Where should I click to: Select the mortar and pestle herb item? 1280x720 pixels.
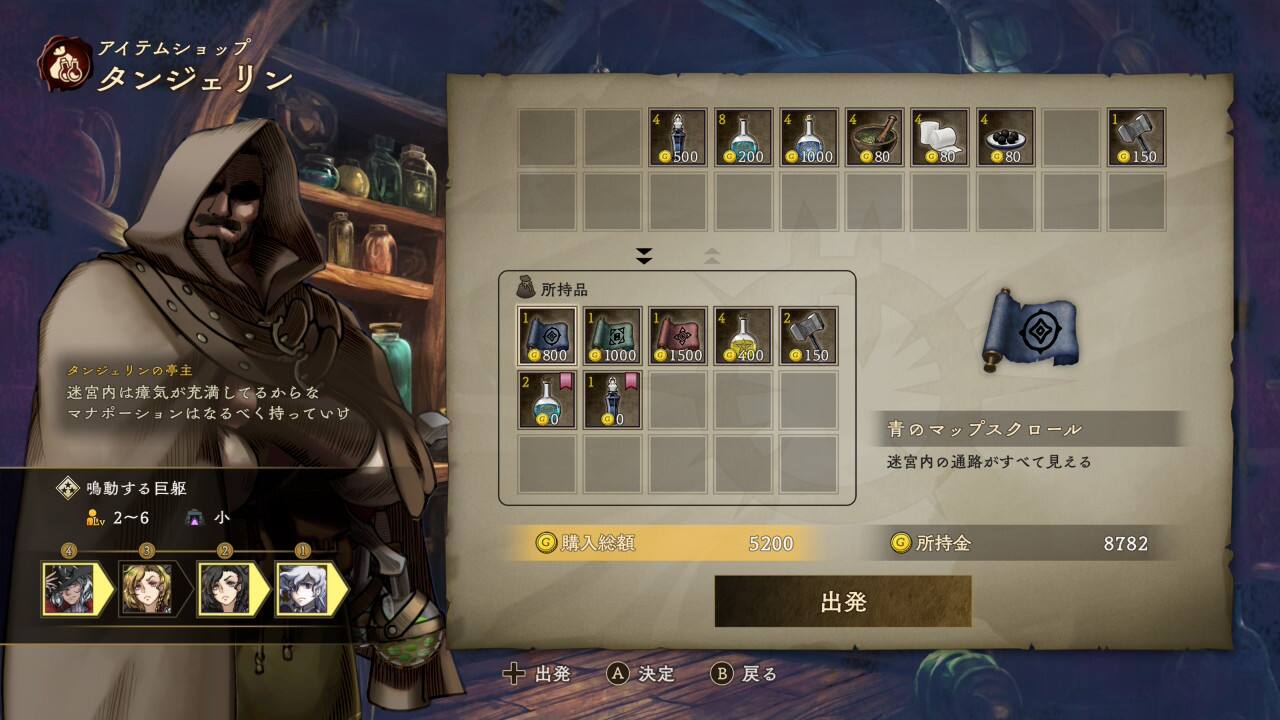874,137
